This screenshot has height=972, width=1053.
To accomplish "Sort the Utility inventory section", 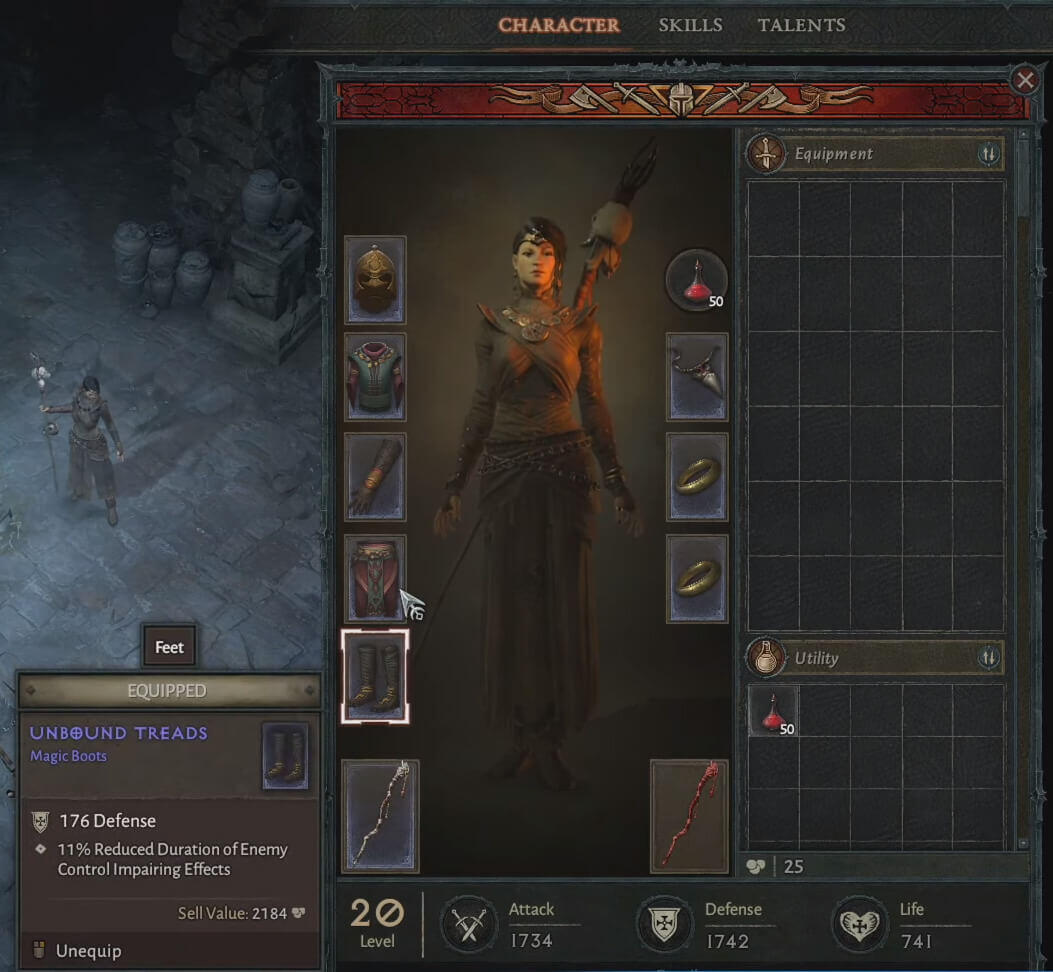I will coord(989,658).
